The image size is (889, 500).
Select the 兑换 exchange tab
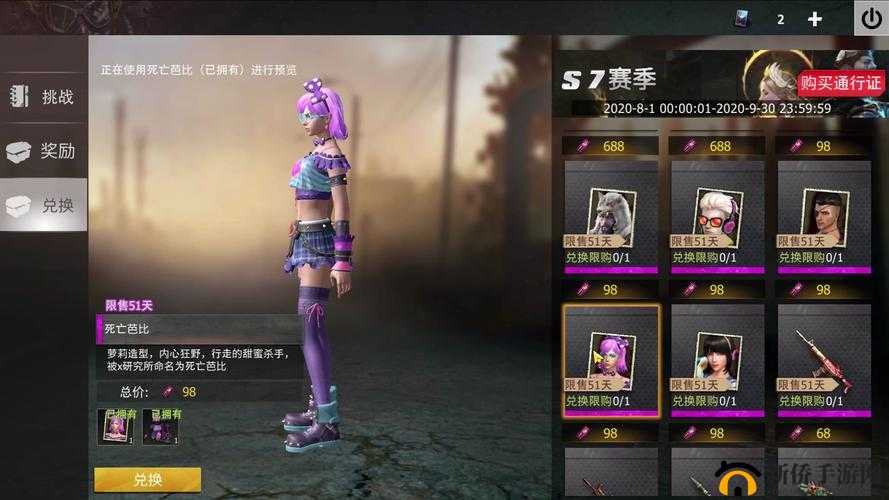pos(44,205)
